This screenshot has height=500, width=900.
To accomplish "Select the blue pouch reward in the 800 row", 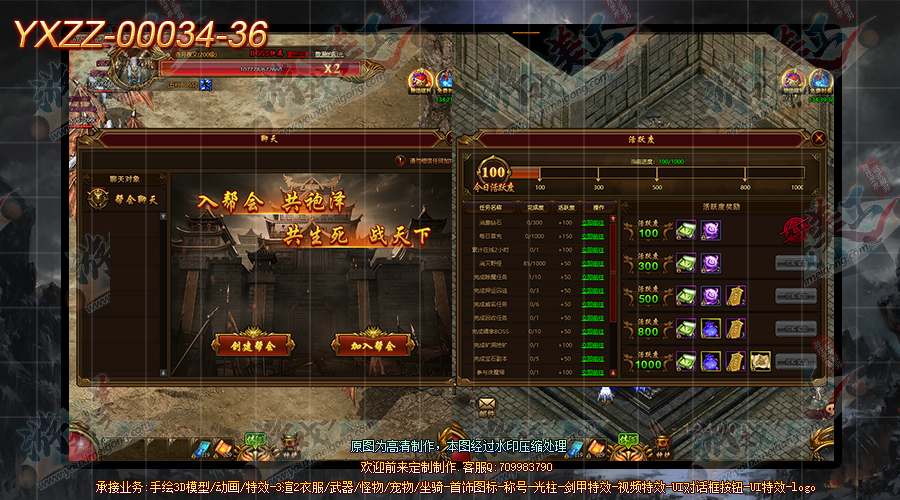I will pyautogui.click(x=711, y=328).
